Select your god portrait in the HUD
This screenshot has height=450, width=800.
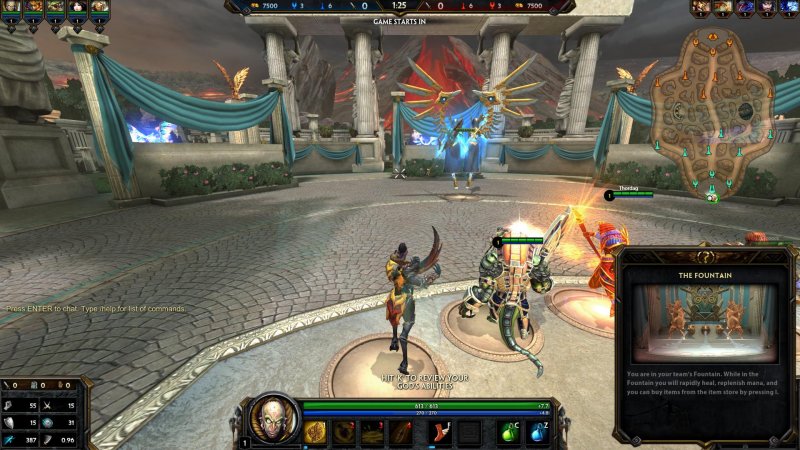click(x=273, y=420)
